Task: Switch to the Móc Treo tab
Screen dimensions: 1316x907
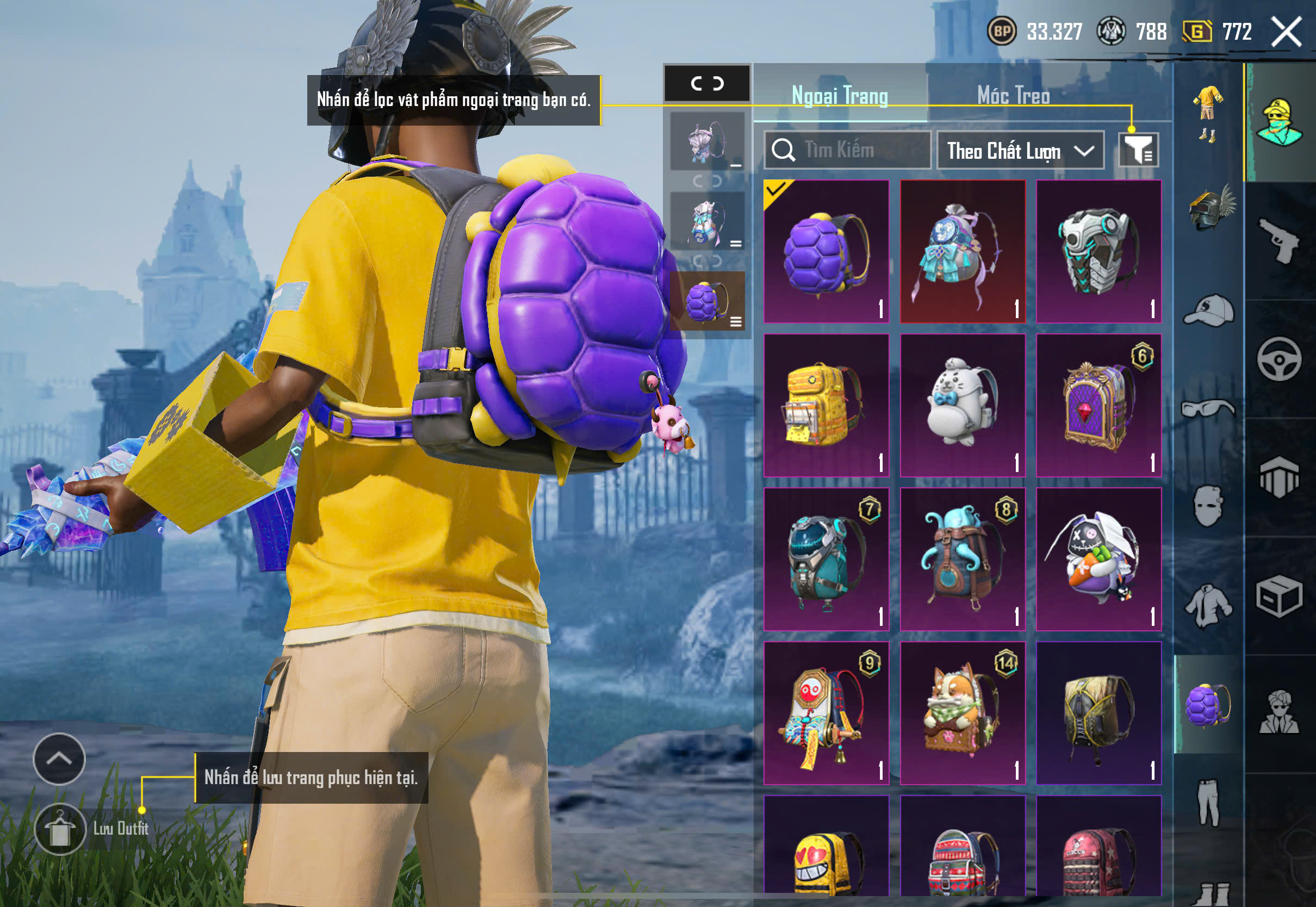Action: click(1013, 96)
